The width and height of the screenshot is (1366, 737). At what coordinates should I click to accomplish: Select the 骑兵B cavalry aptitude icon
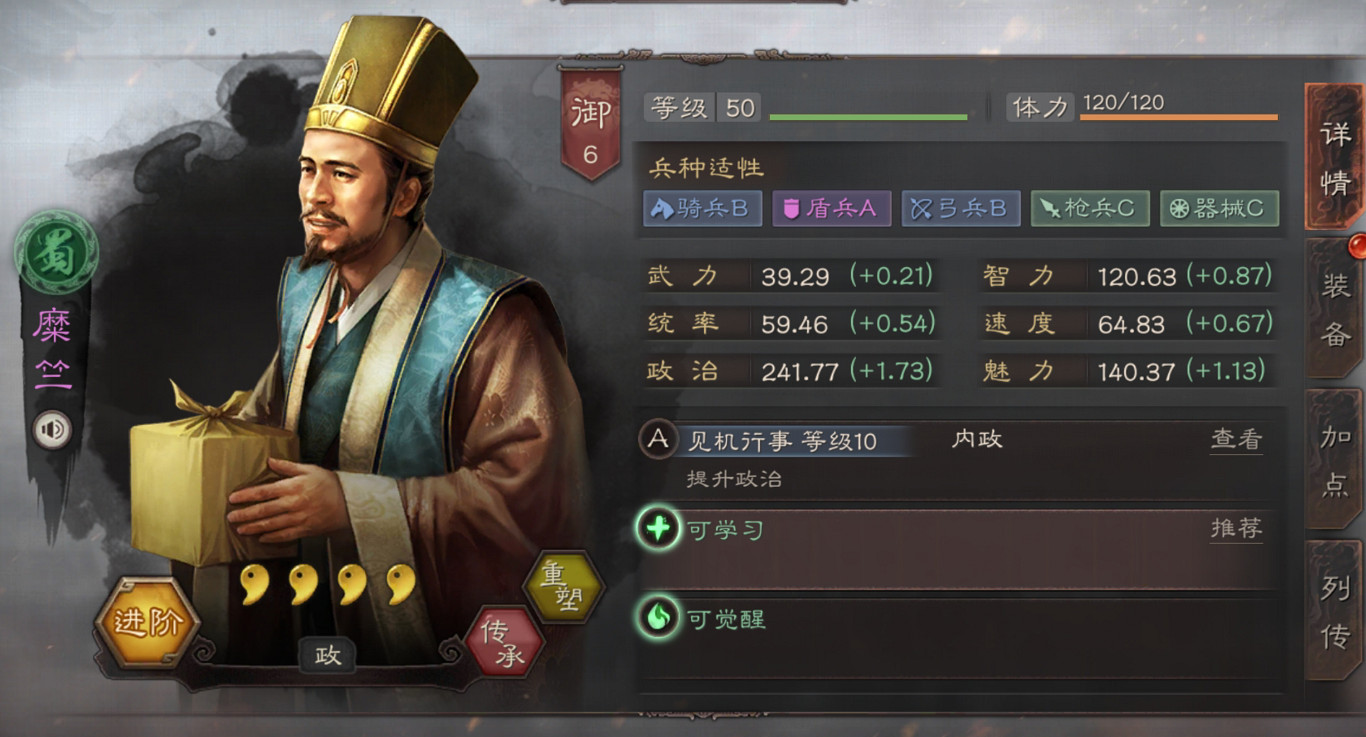point(701,209)
